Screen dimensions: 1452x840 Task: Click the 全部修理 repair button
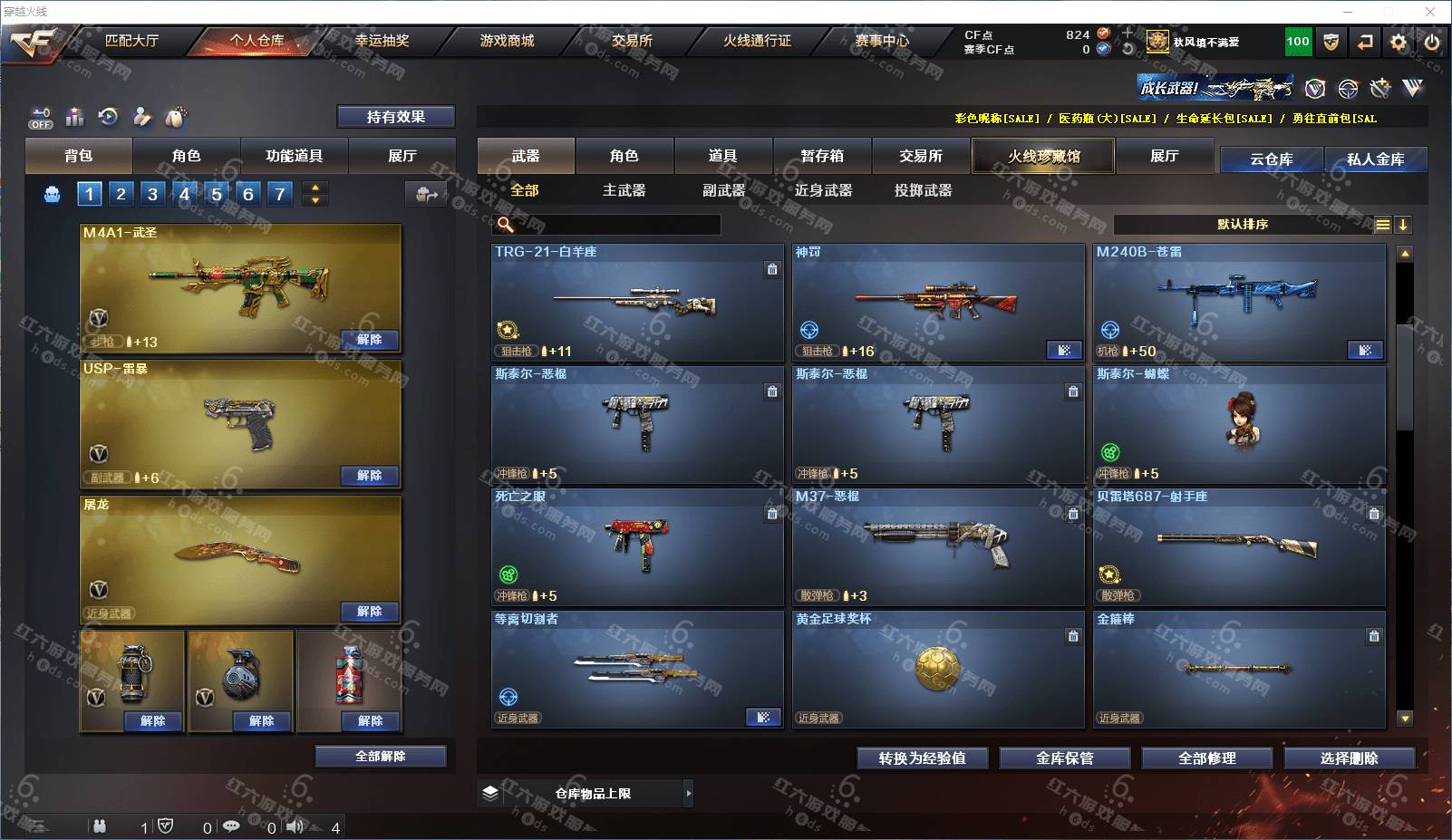tap(1206, 758)
